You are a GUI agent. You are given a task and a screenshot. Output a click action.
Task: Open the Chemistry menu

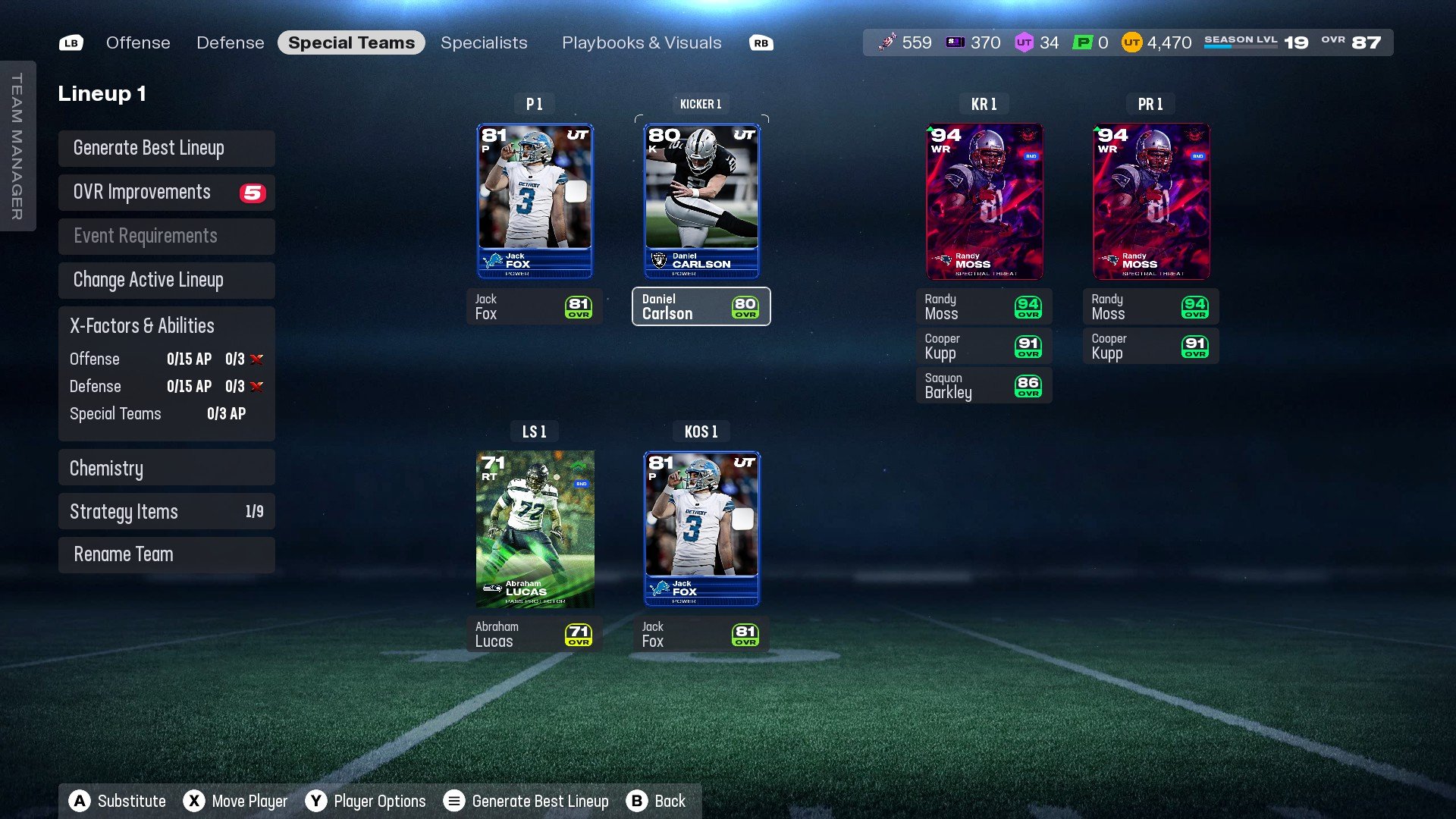pos(166,468)
